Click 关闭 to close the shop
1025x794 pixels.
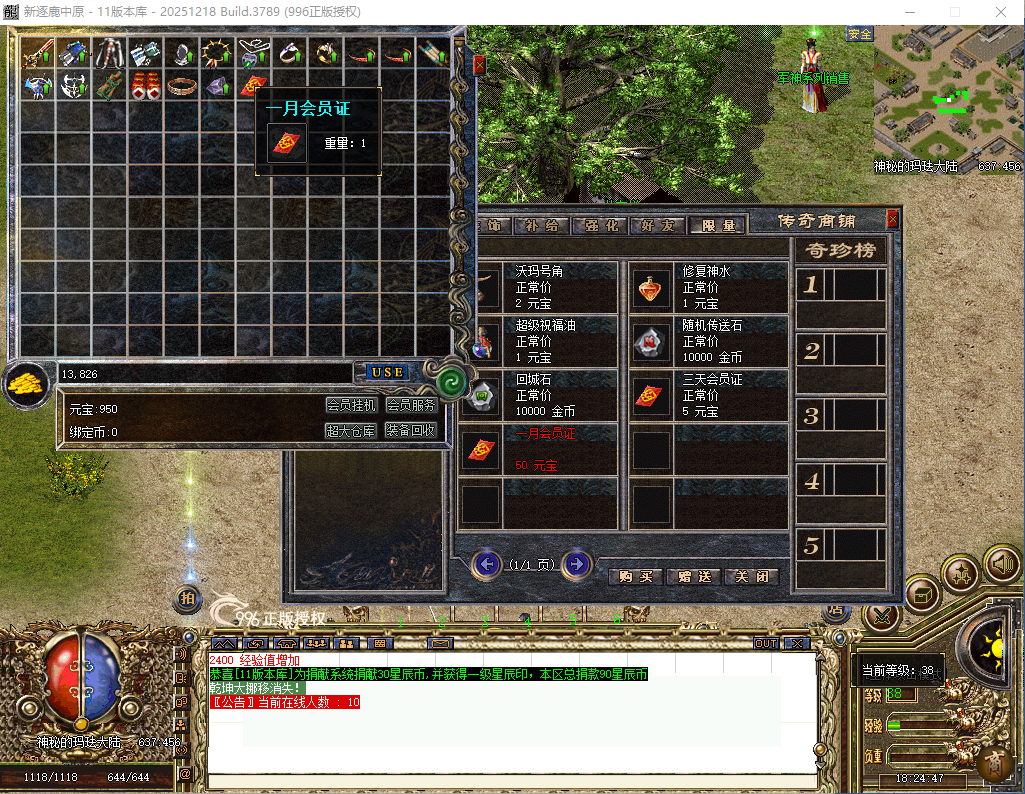[751, 577]
